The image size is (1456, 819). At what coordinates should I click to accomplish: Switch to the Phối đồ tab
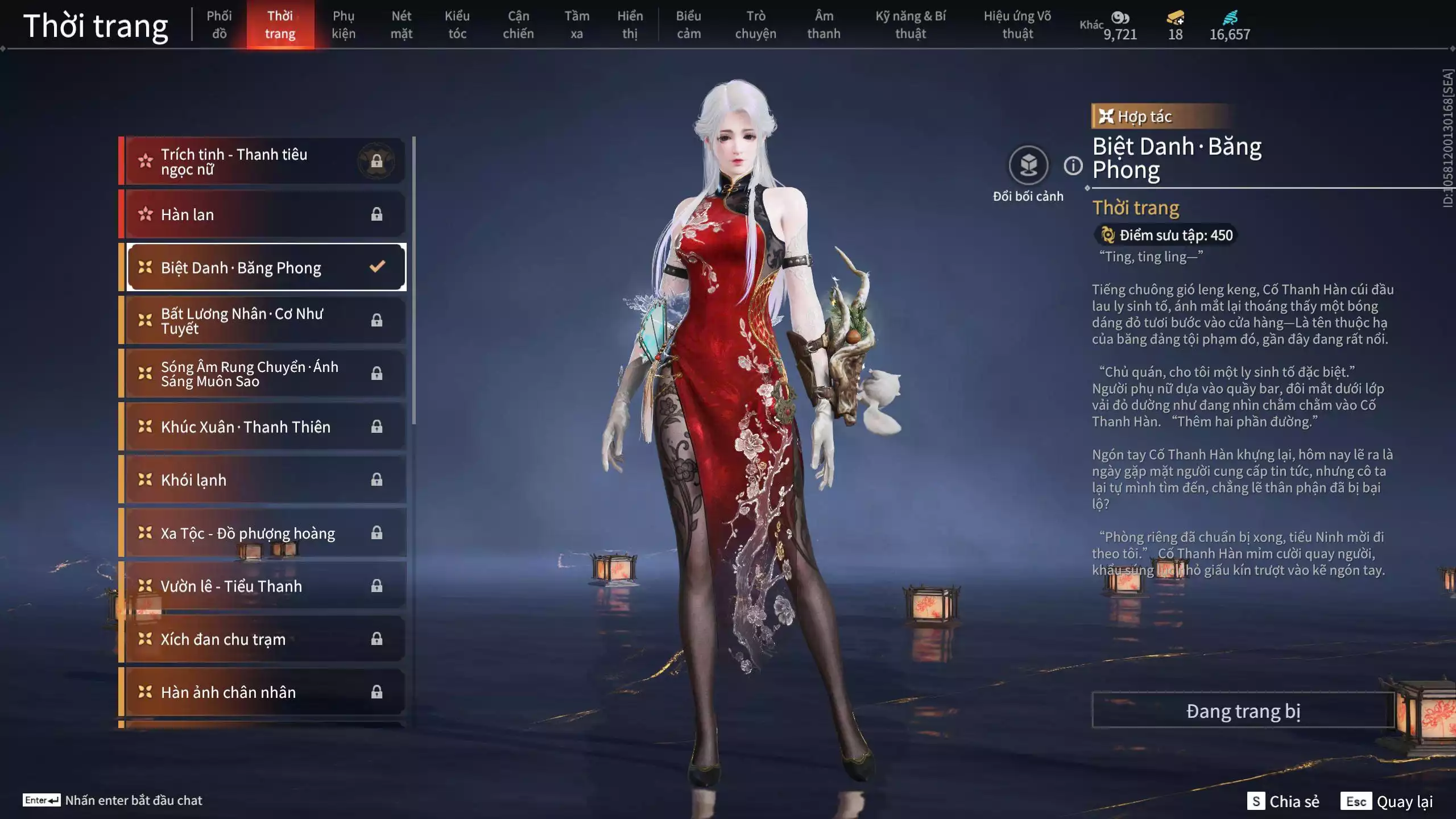219,25
